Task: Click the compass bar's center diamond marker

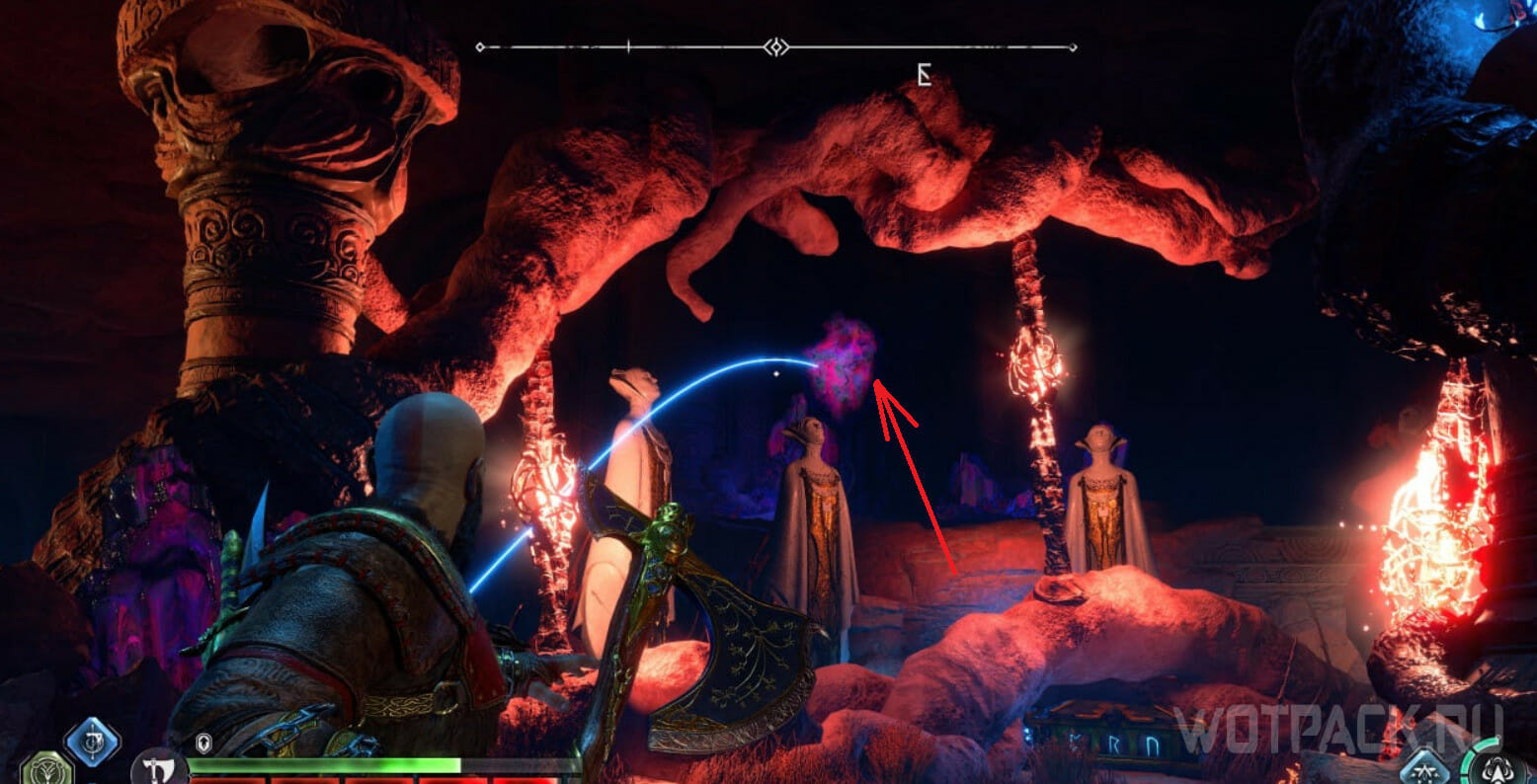Action: pyautogui.click(x=777, y=46)
